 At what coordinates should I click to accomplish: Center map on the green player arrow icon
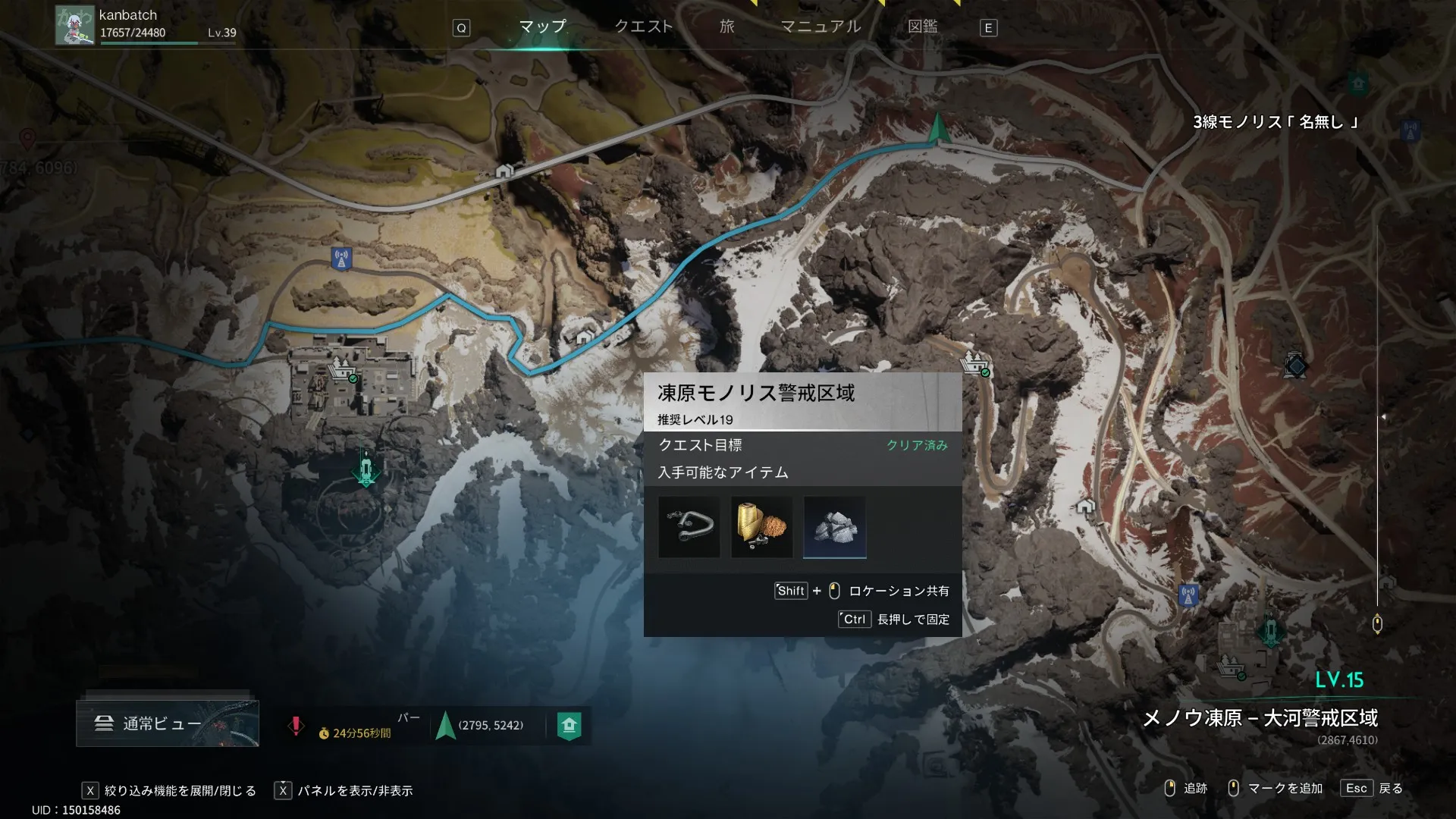click(x=446, y=726)
